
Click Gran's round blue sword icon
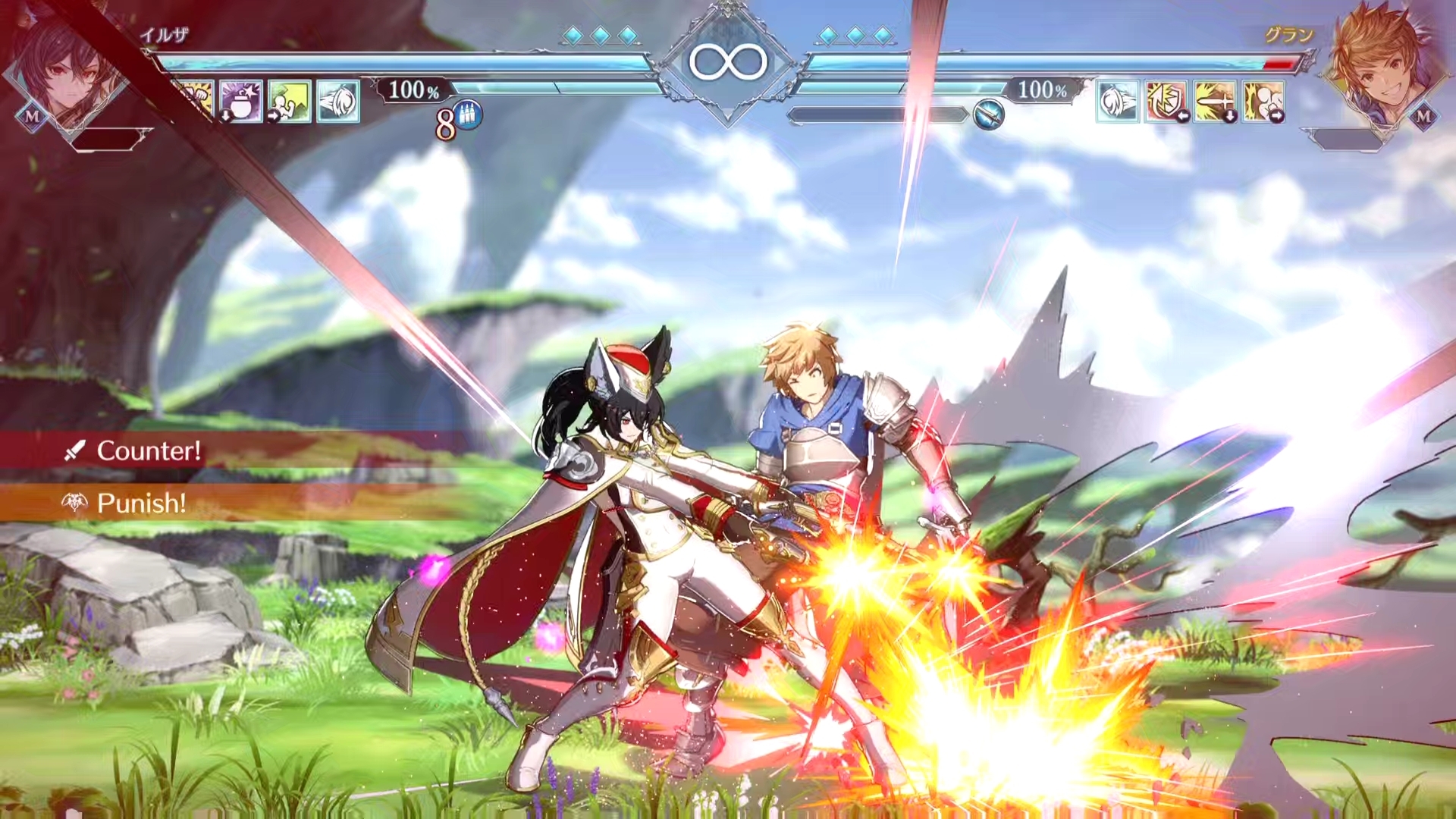(989, 115)
